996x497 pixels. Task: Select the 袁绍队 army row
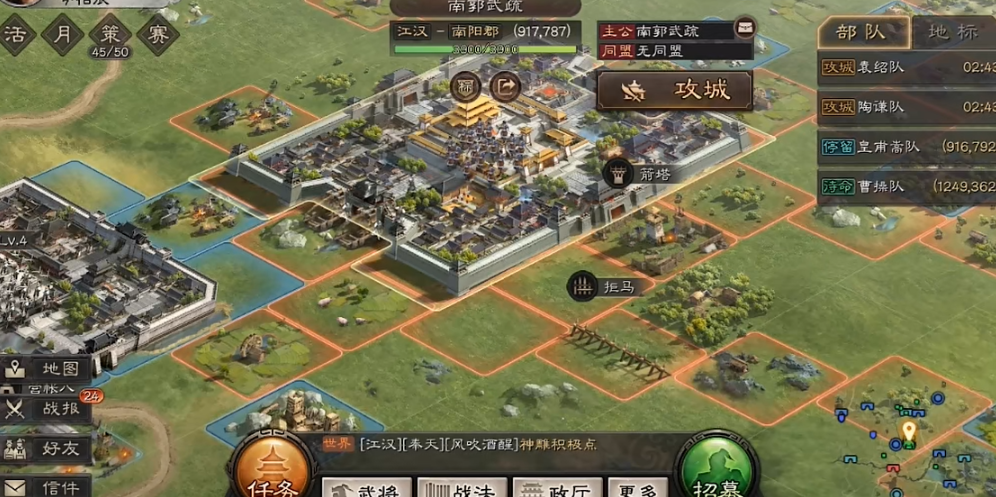[906, 67]
